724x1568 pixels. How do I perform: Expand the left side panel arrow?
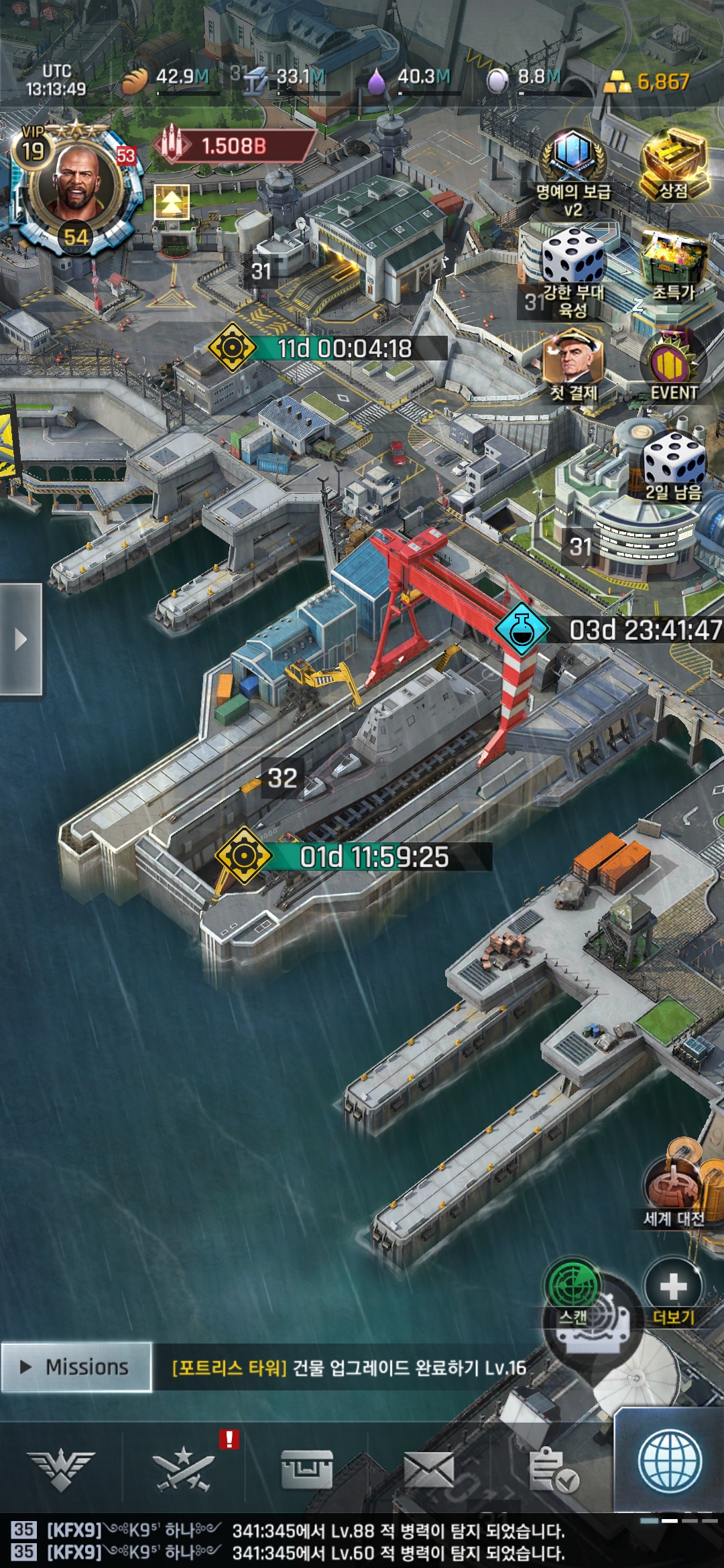[x=21, y=639]
